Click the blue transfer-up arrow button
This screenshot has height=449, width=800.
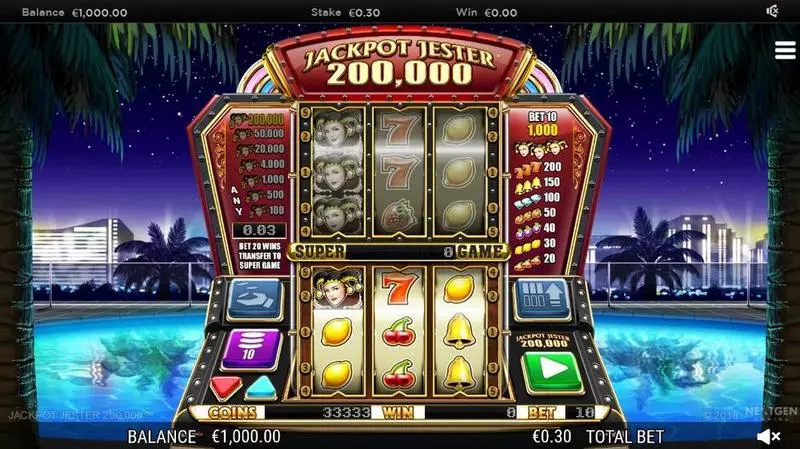[x=542, y=298]
